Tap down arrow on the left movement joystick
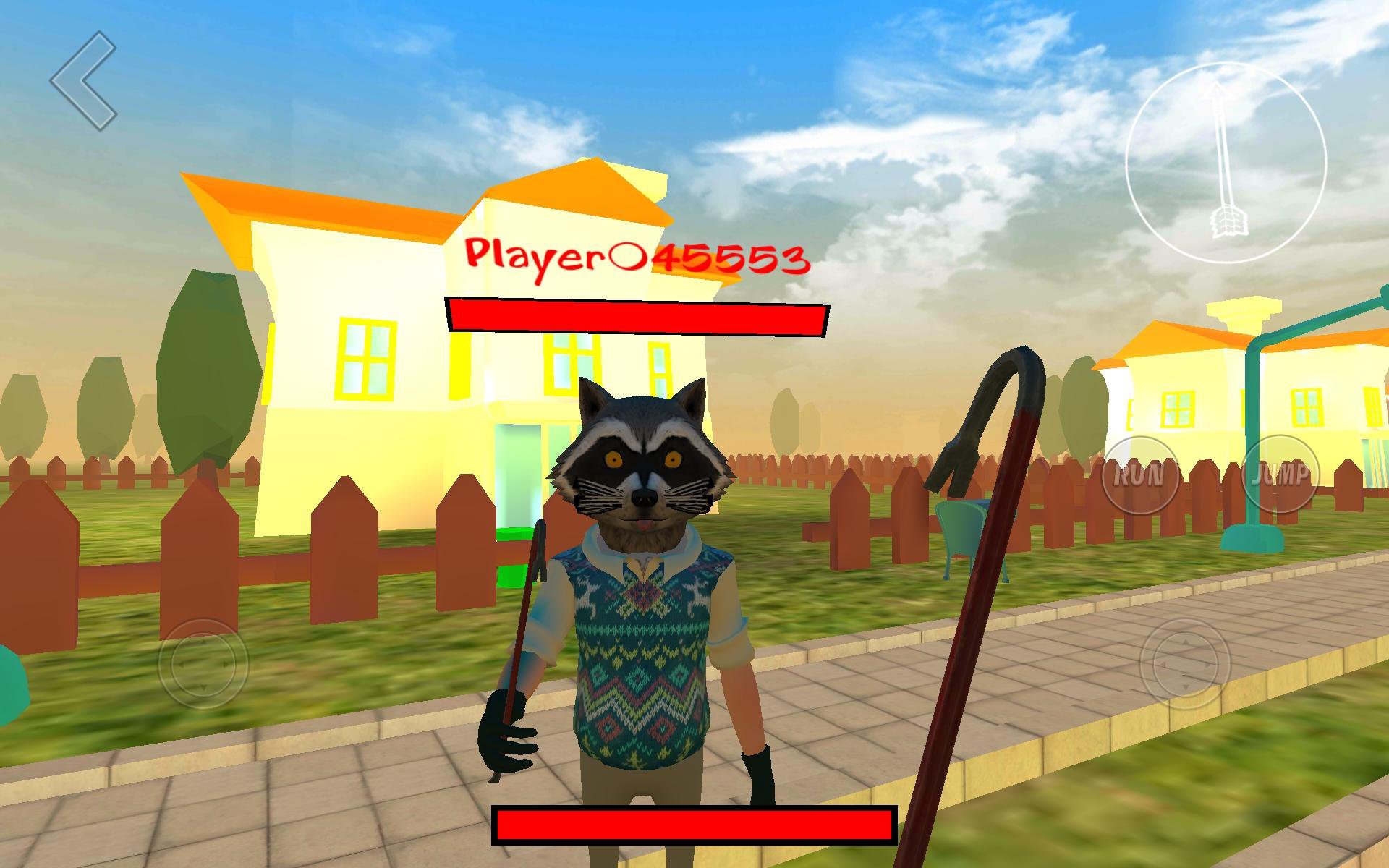The height and width of the screenshot is (868, 1389). tap(204, 687)
